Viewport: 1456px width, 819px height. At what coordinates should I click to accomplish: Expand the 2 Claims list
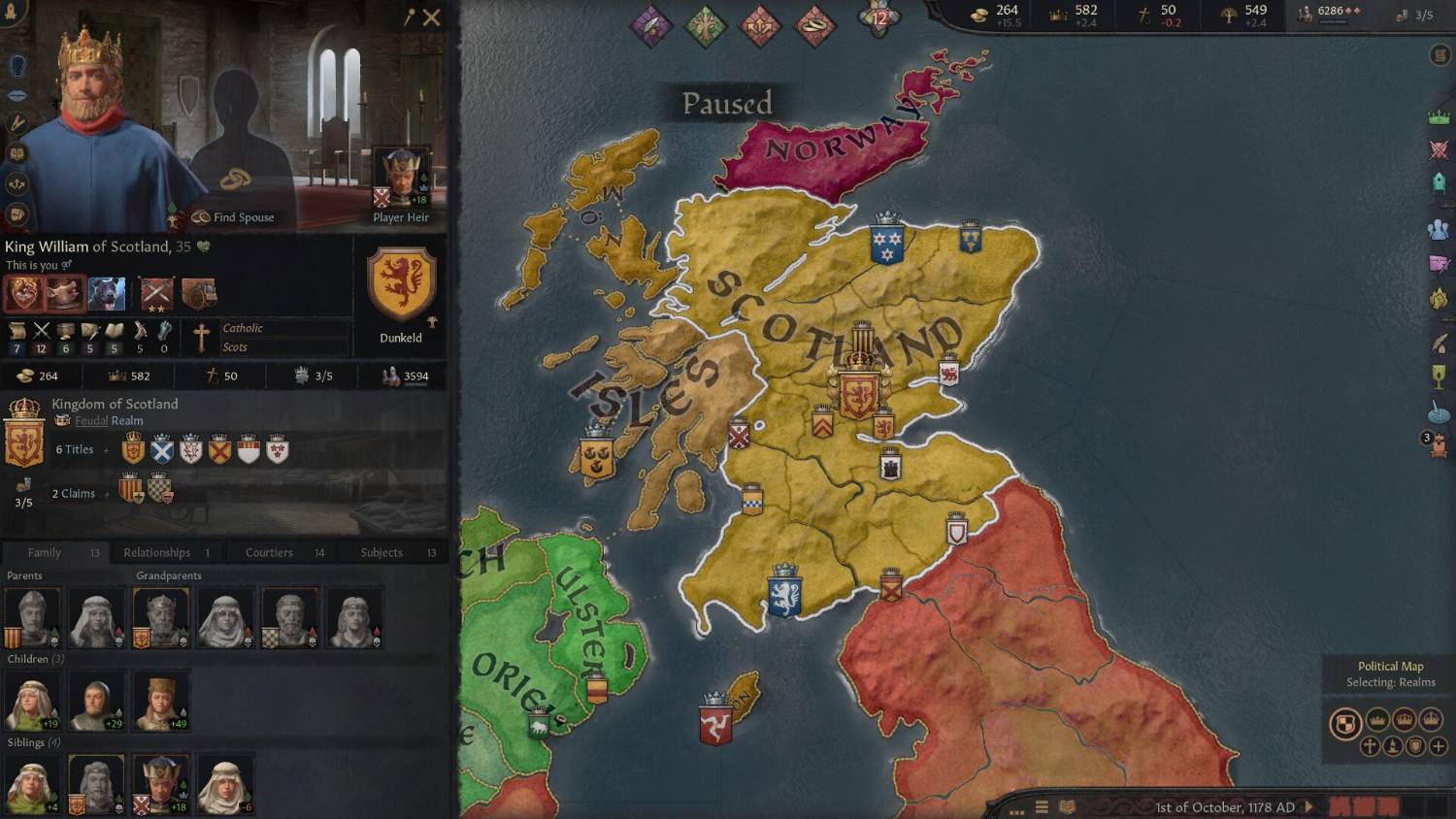75,493
